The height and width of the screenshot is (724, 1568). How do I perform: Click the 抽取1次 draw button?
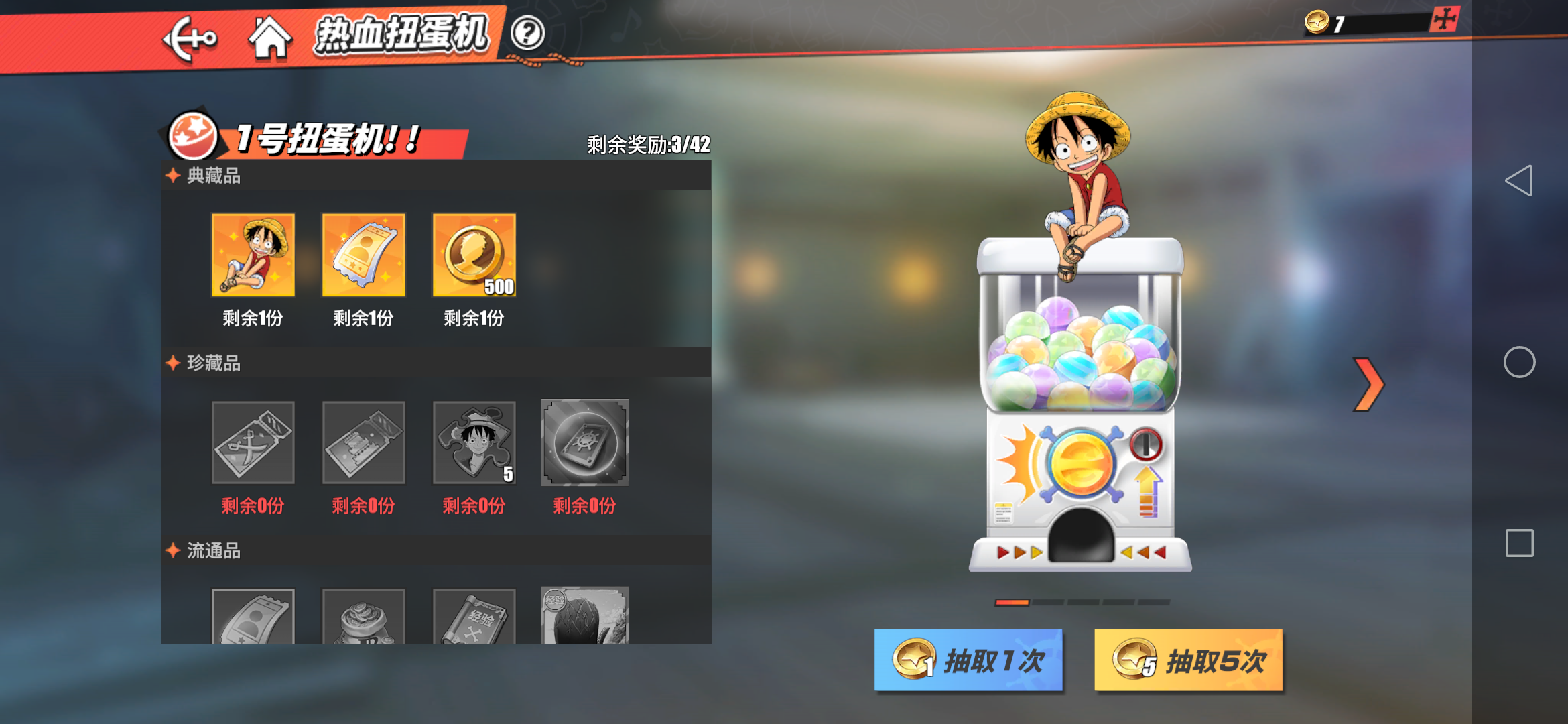click(x=968, y=660)
